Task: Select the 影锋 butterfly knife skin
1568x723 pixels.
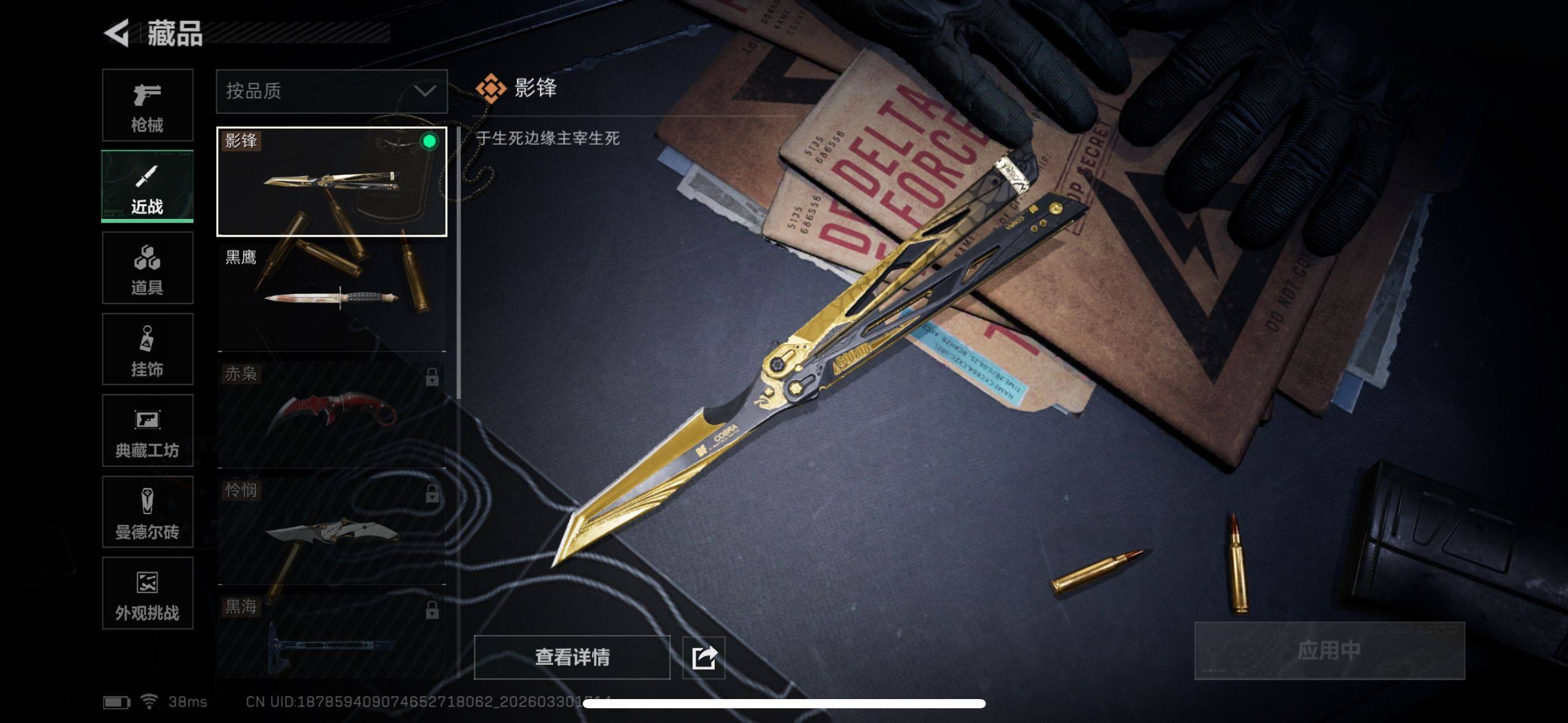Action: [331, 182]
